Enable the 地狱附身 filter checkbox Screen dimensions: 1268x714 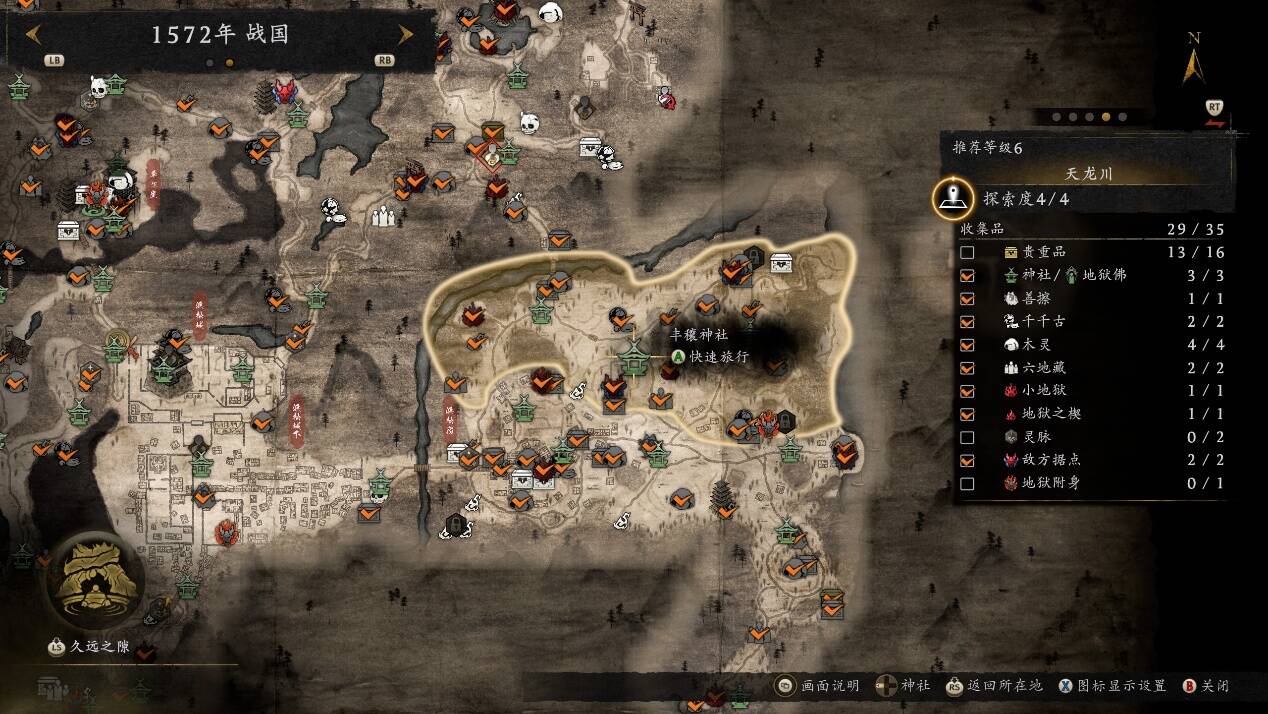pyautogui.click(x=967, y=483)
